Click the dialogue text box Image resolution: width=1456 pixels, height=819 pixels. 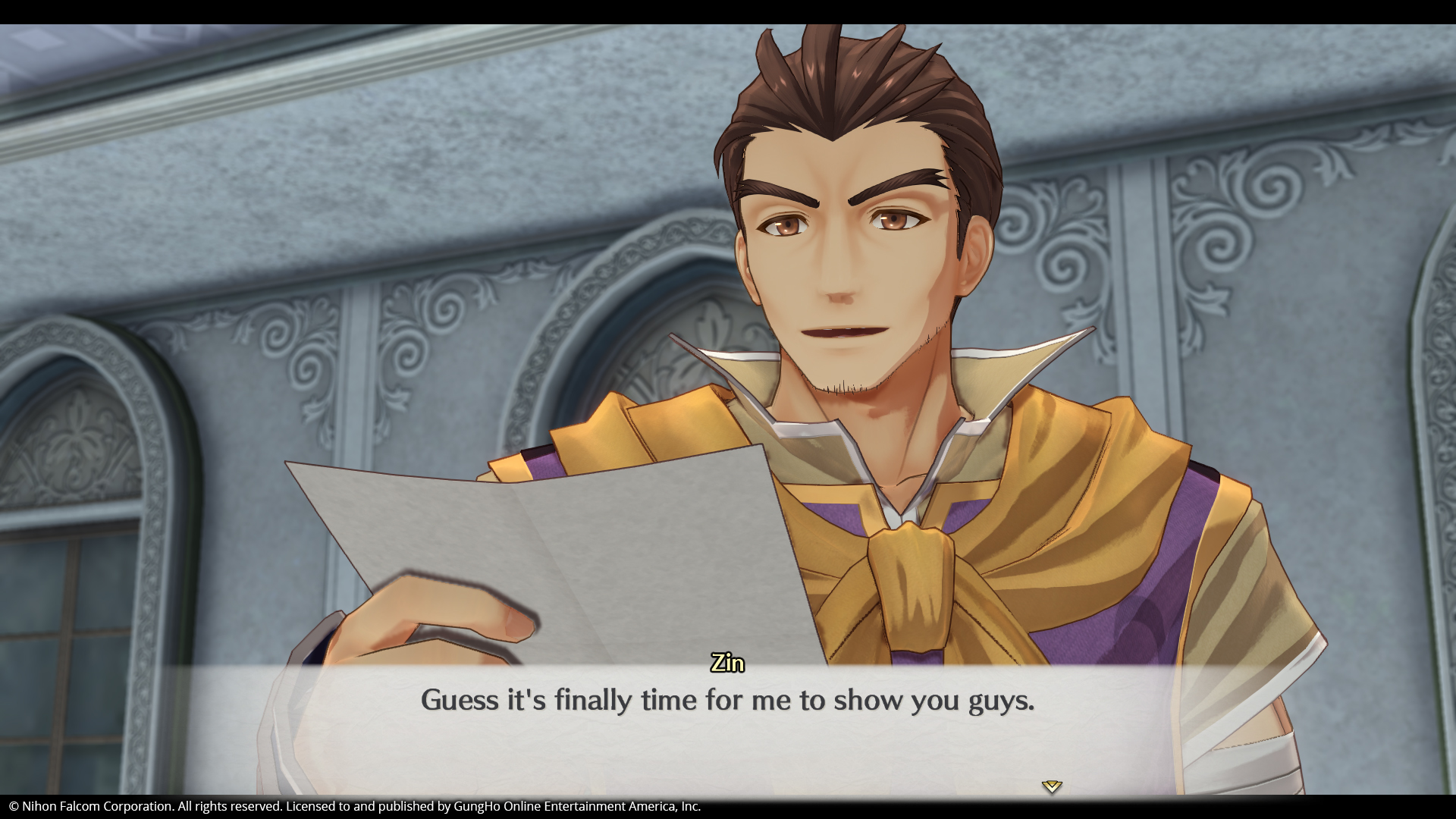728,728
